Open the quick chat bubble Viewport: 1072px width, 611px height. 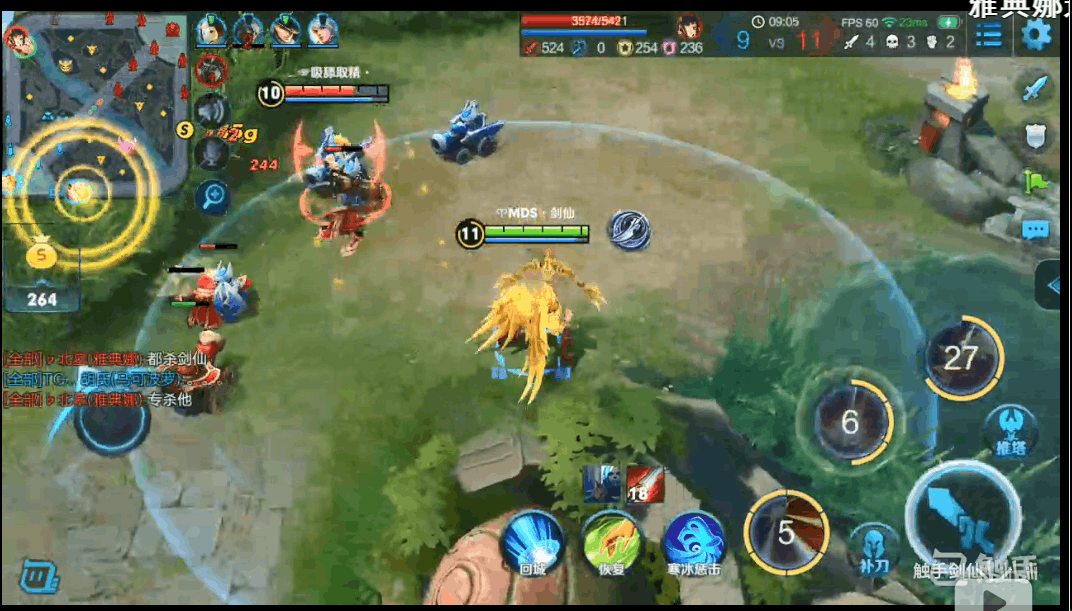[1036, 230]
